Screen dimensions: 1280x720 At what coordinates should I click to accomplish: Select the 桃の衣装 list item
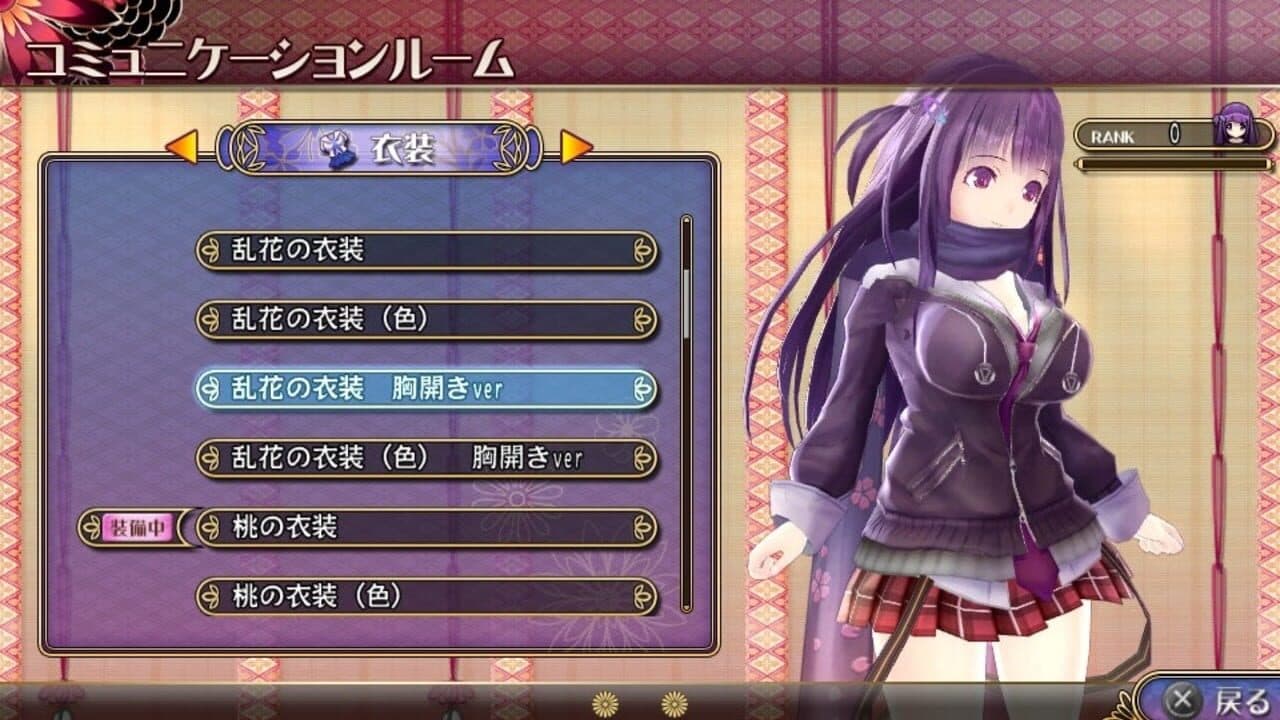click(430, 527)
